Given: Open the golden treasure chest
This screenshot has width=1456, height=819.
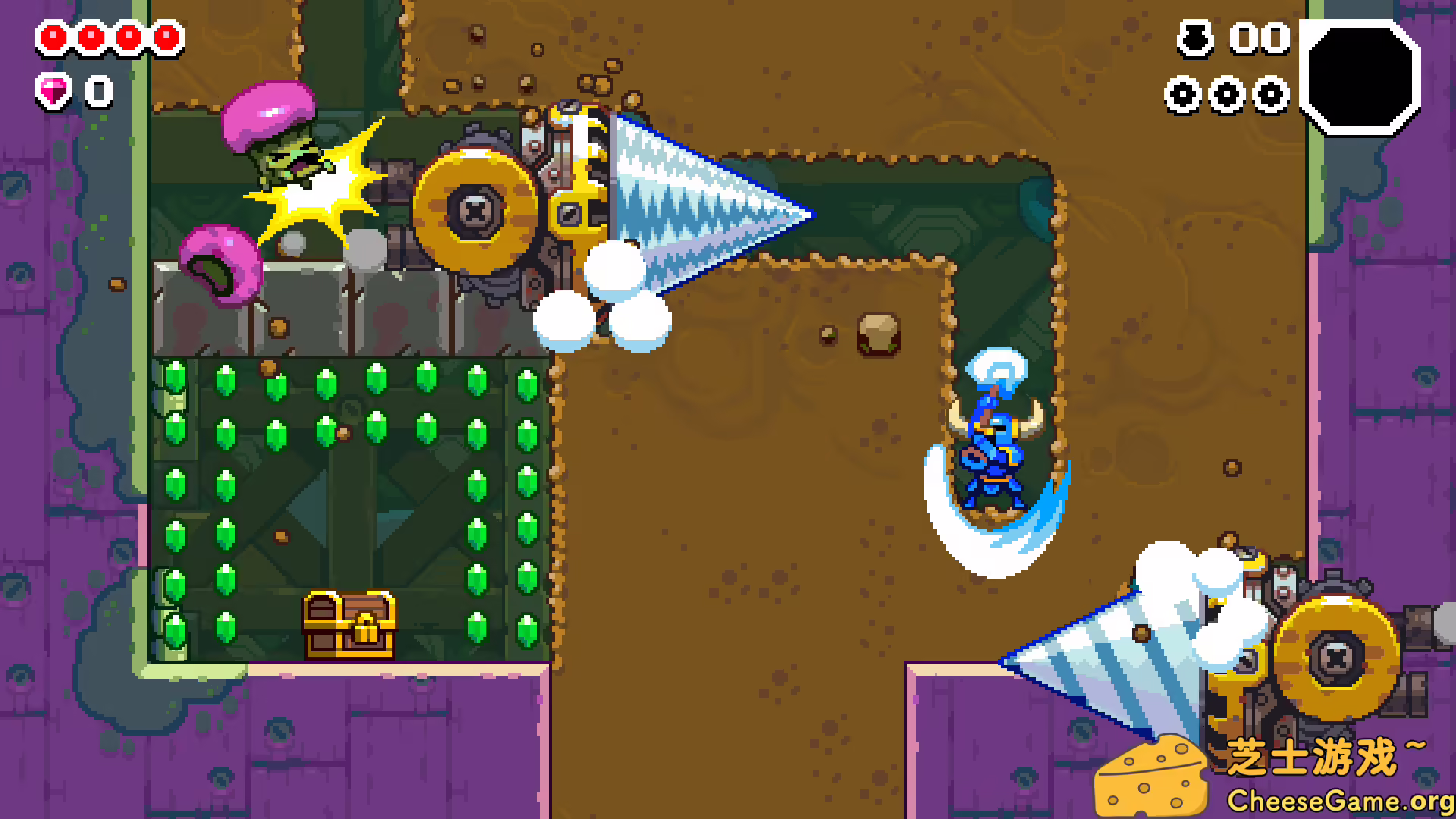Looking at the screenshot, I should click(349, 623).
